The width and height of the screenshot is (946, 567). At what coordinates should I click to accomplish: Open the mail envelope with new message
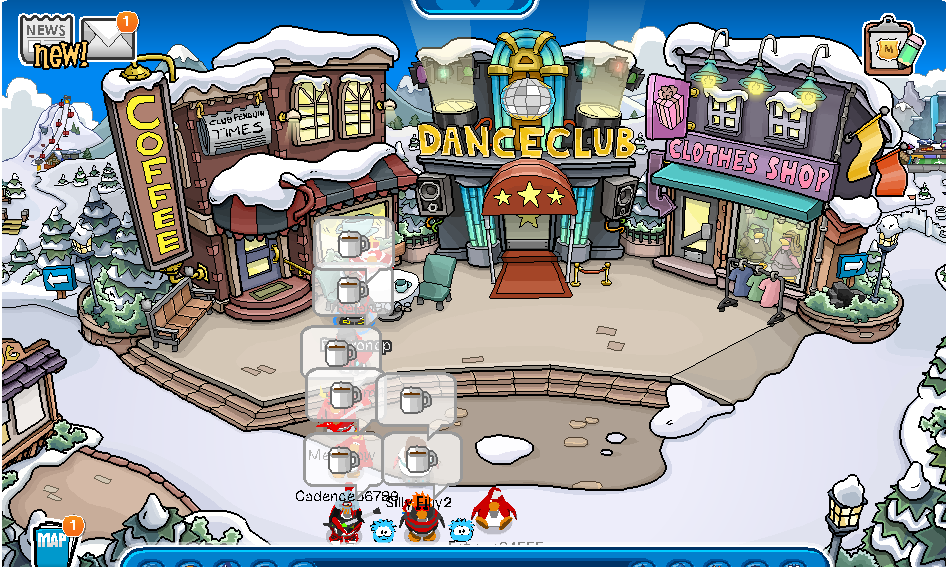coord(108,39)
